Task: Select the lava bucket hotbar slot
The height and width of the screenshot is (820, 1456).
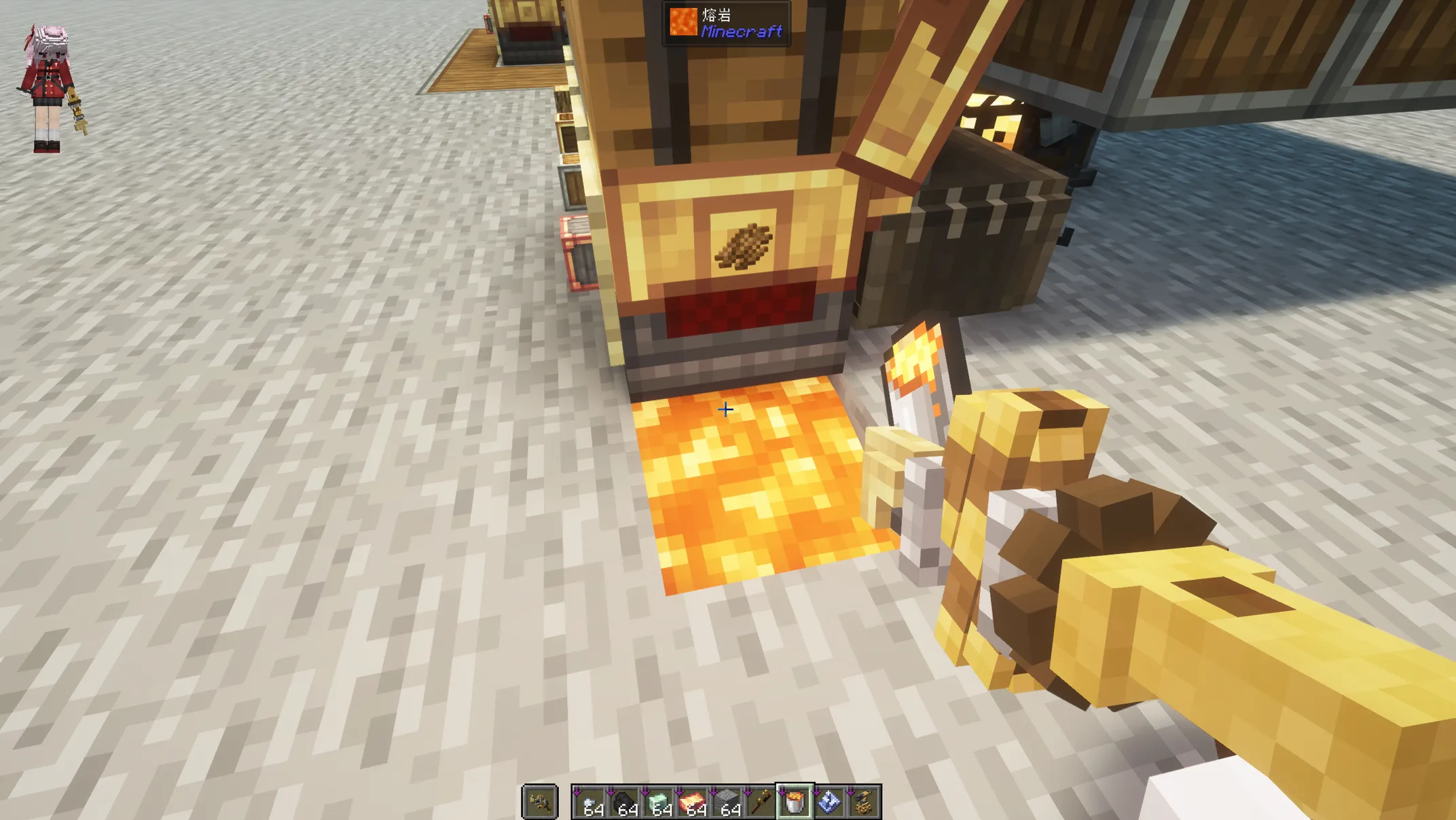Action: (x=795, y=802)
